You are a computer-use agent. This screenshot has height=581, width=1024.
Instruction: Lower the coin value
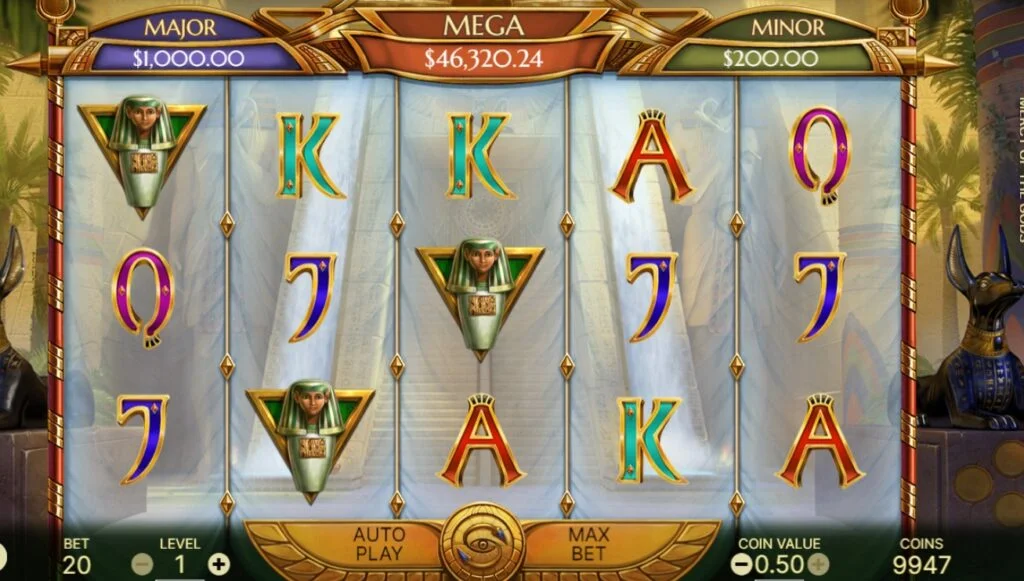741,564
